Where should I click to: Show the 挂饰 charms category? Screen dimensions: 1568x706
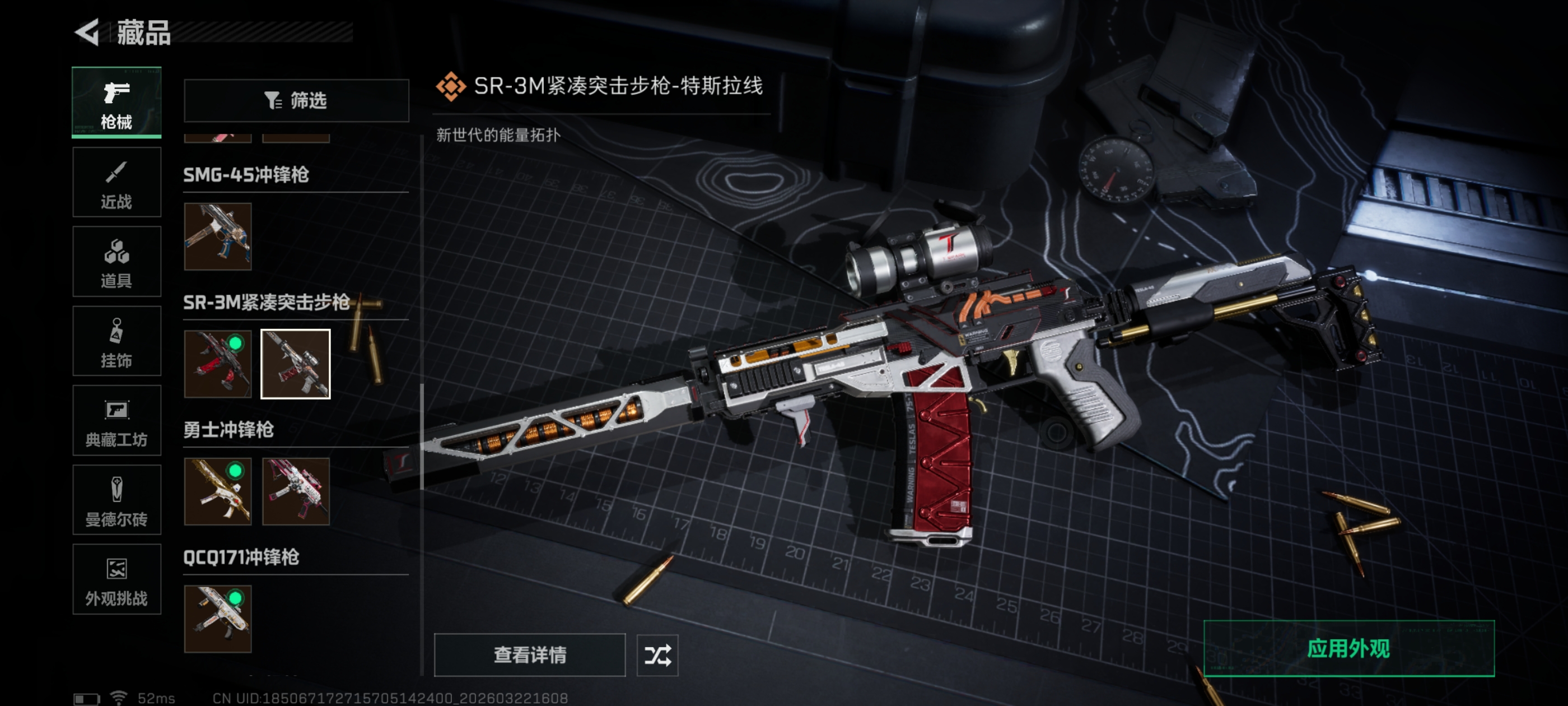pyautogui.click(x=116, y=341)
